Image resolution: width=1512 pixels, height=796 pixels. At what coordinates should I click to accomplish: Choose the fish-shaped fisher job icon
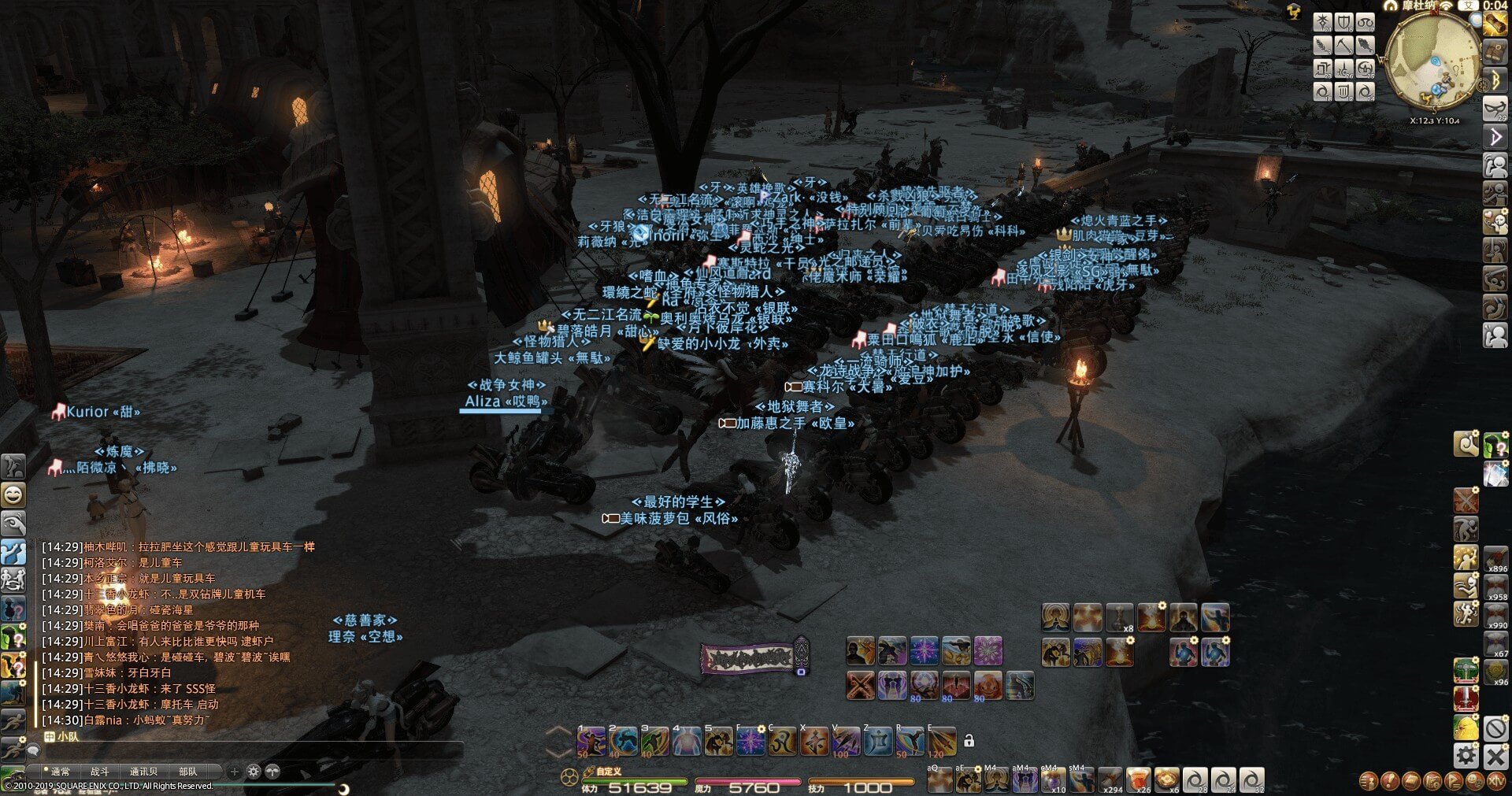(1365, 46)
